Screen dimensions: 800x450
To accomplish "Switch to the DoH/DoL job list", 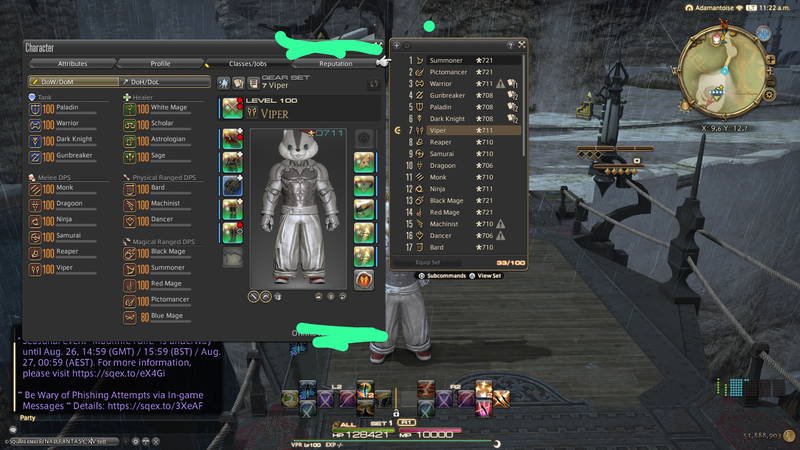I will click(163, 81).
